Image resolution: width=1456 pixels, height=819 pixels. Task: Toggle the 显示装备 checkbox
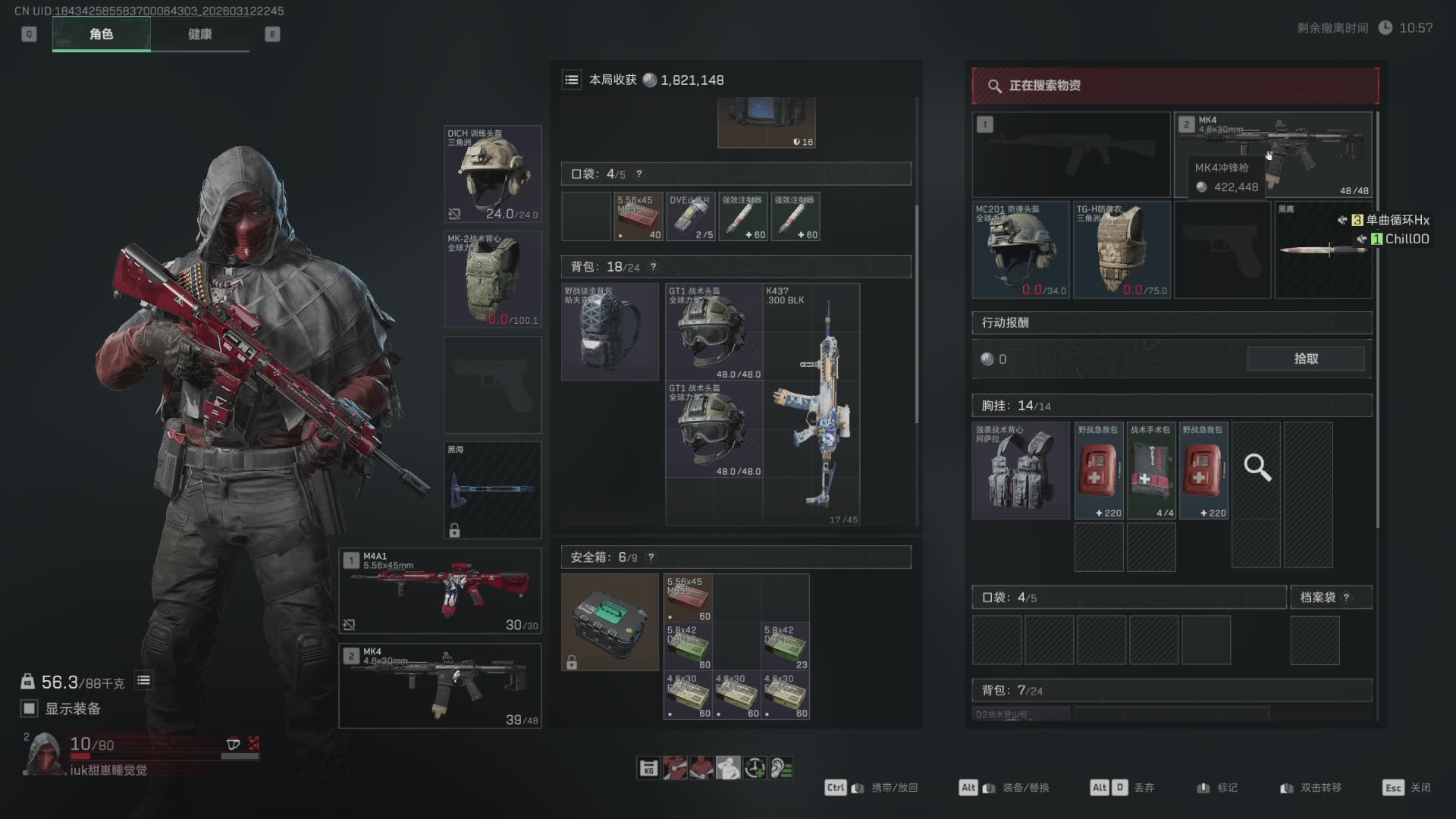pyautogui.click(x=30, y=708)
